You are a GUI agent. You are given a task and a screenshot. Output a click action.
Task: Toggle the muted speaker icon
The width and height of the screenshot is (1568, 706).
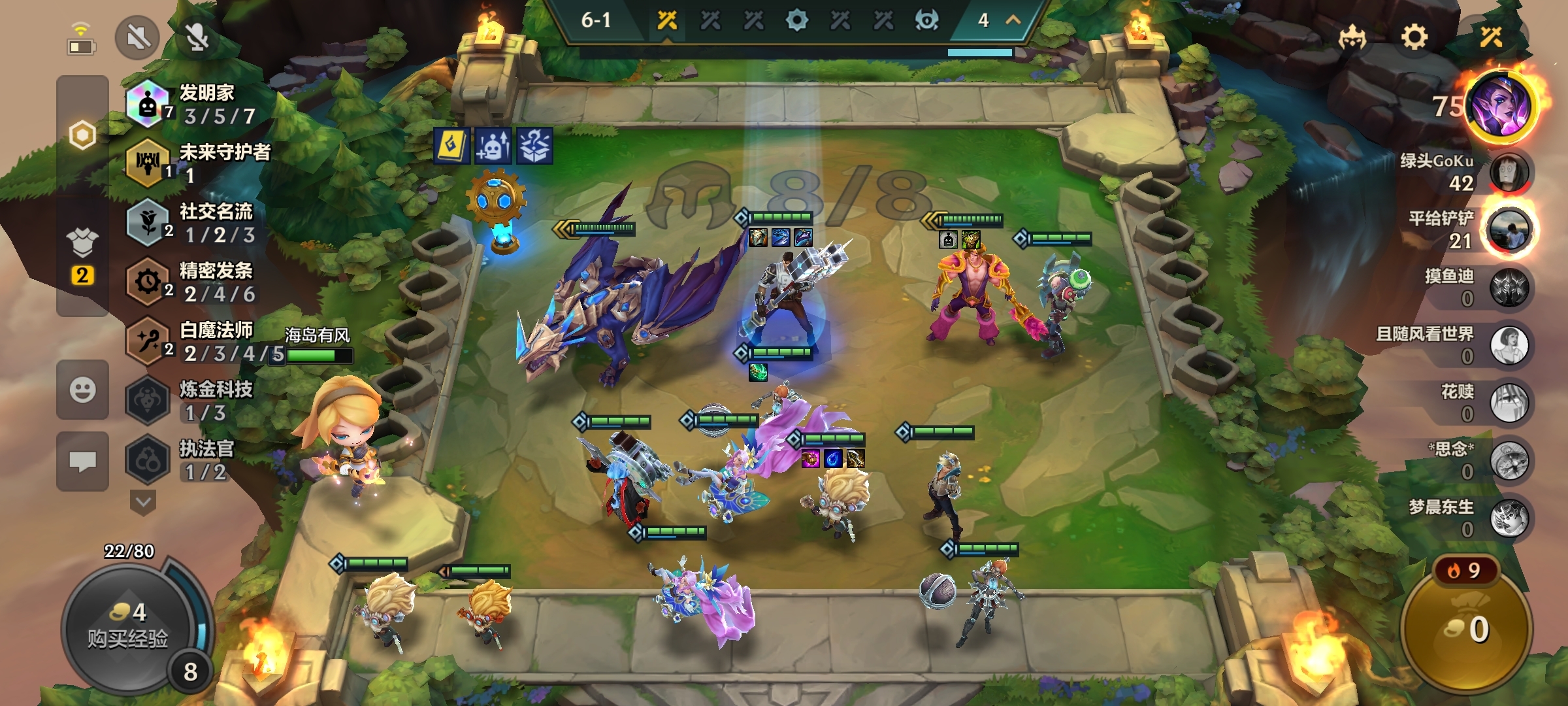[137, 37]
